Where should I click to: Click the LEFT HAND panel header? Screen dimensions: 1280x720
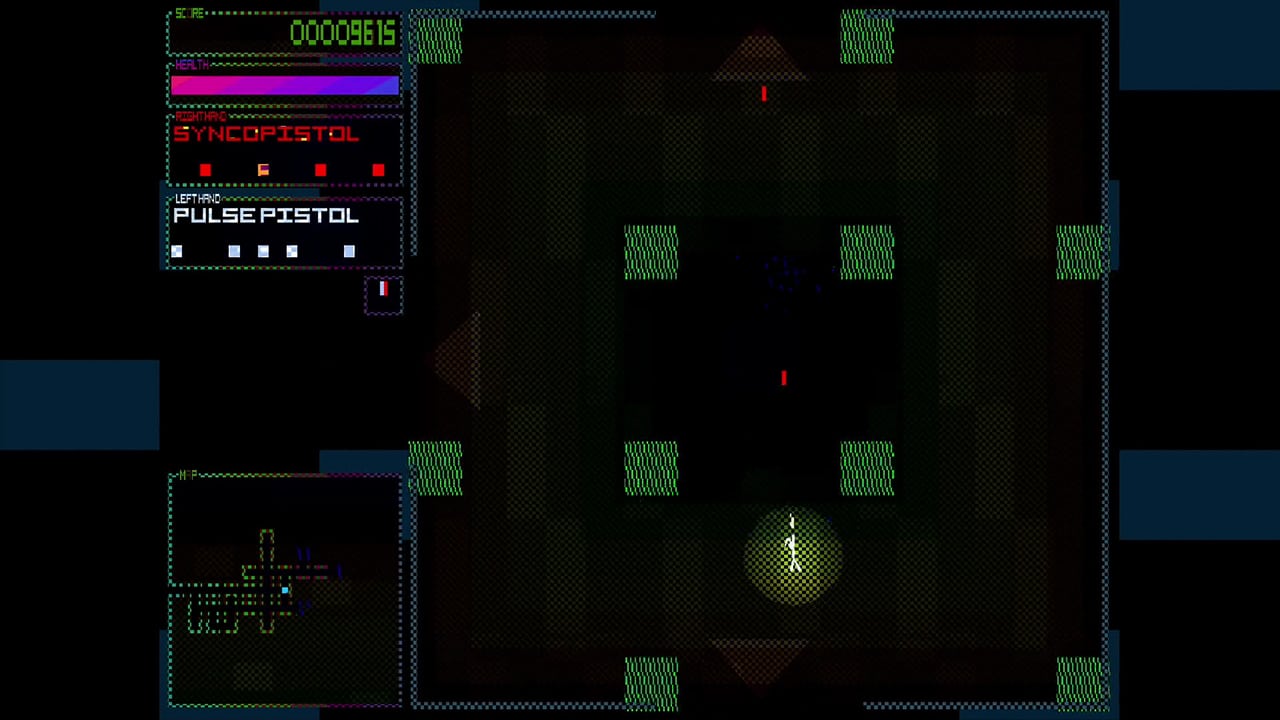[199, 198]
